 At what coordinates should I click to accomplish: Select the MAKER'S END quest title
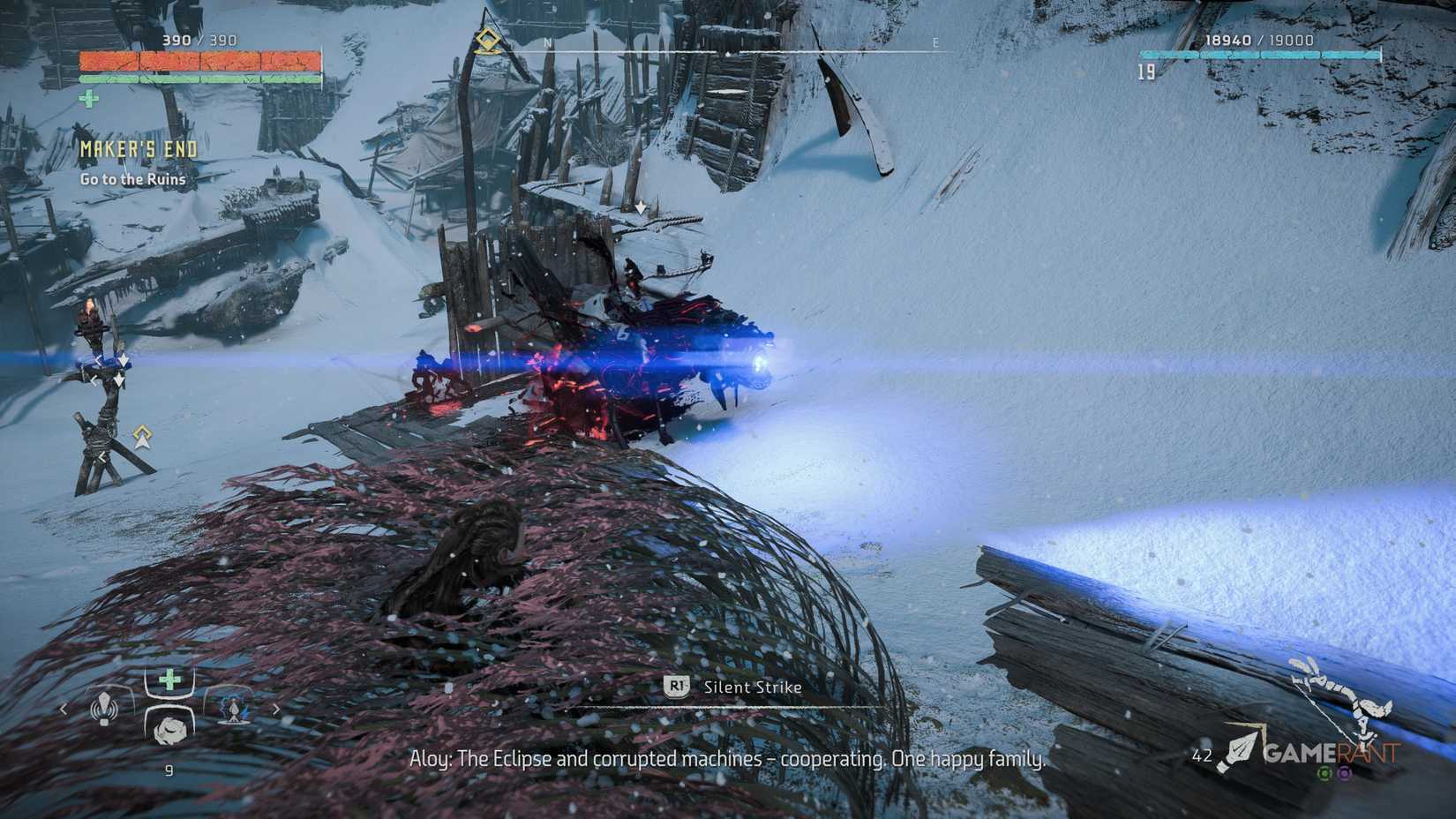tap(137, 148)
